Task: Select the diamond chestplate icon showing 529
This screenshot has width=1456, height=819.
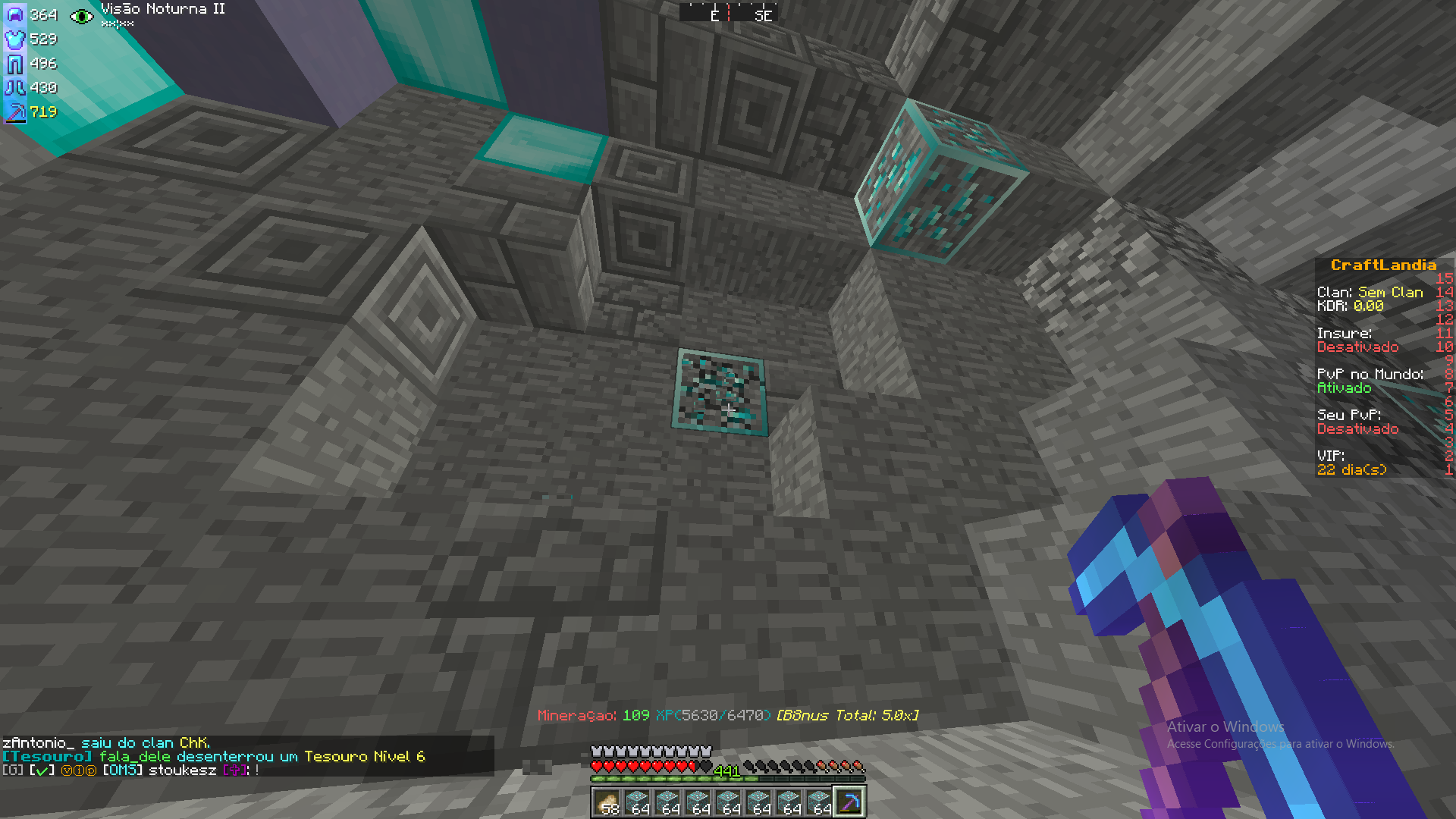Action: (x=14, y=39)
